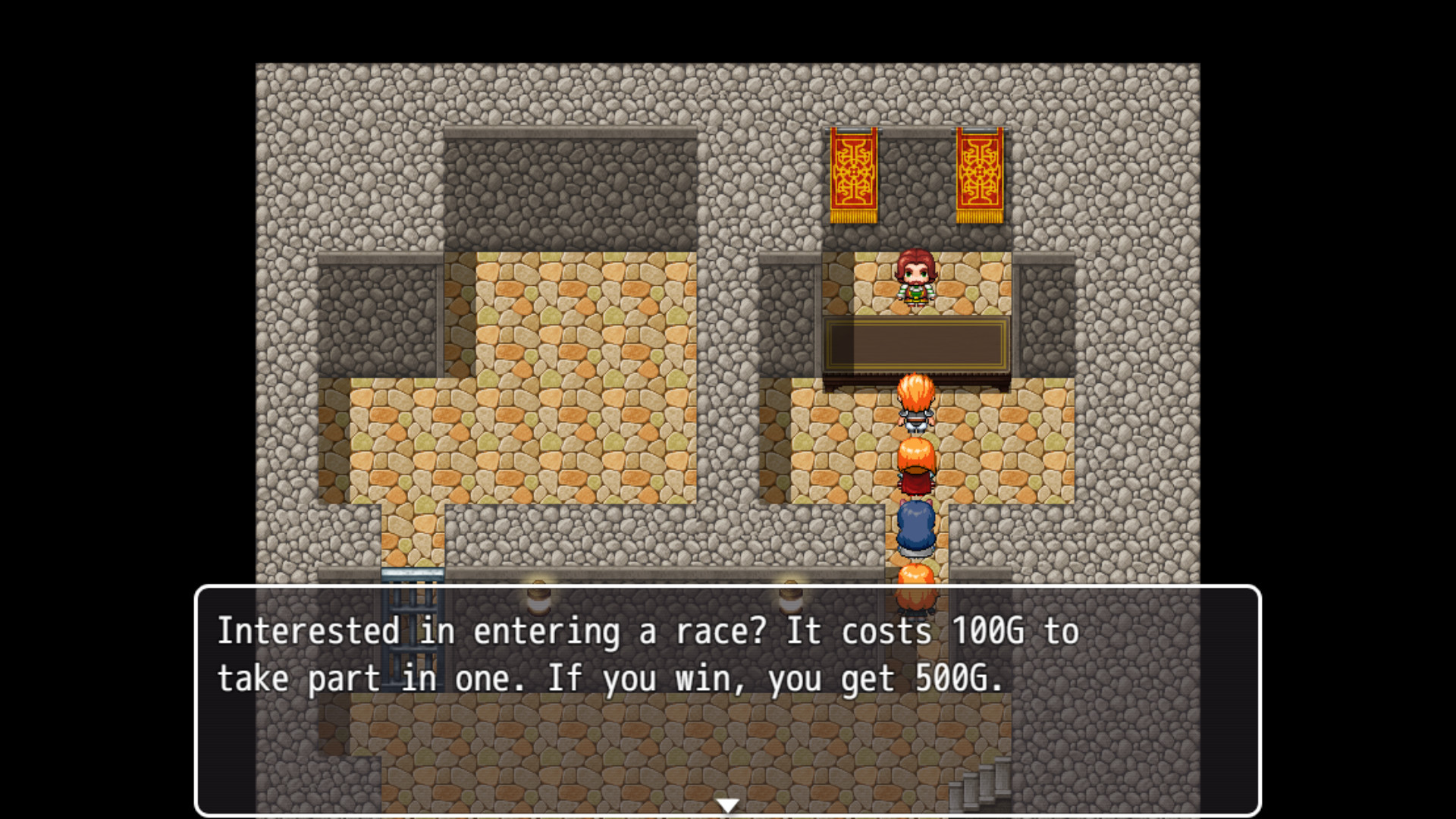Click the word race in the dialogue text
The image size is (1456, 819).
713,630
